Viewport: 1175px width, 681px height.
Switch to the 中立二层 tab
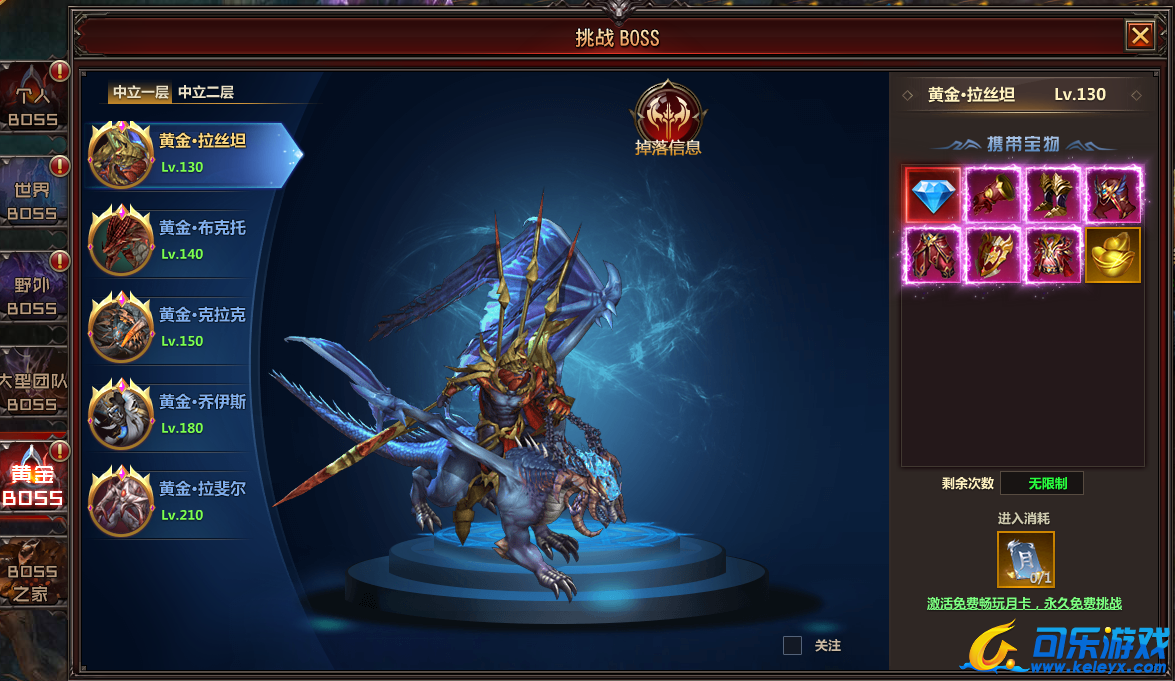click(x=206, y=92)
